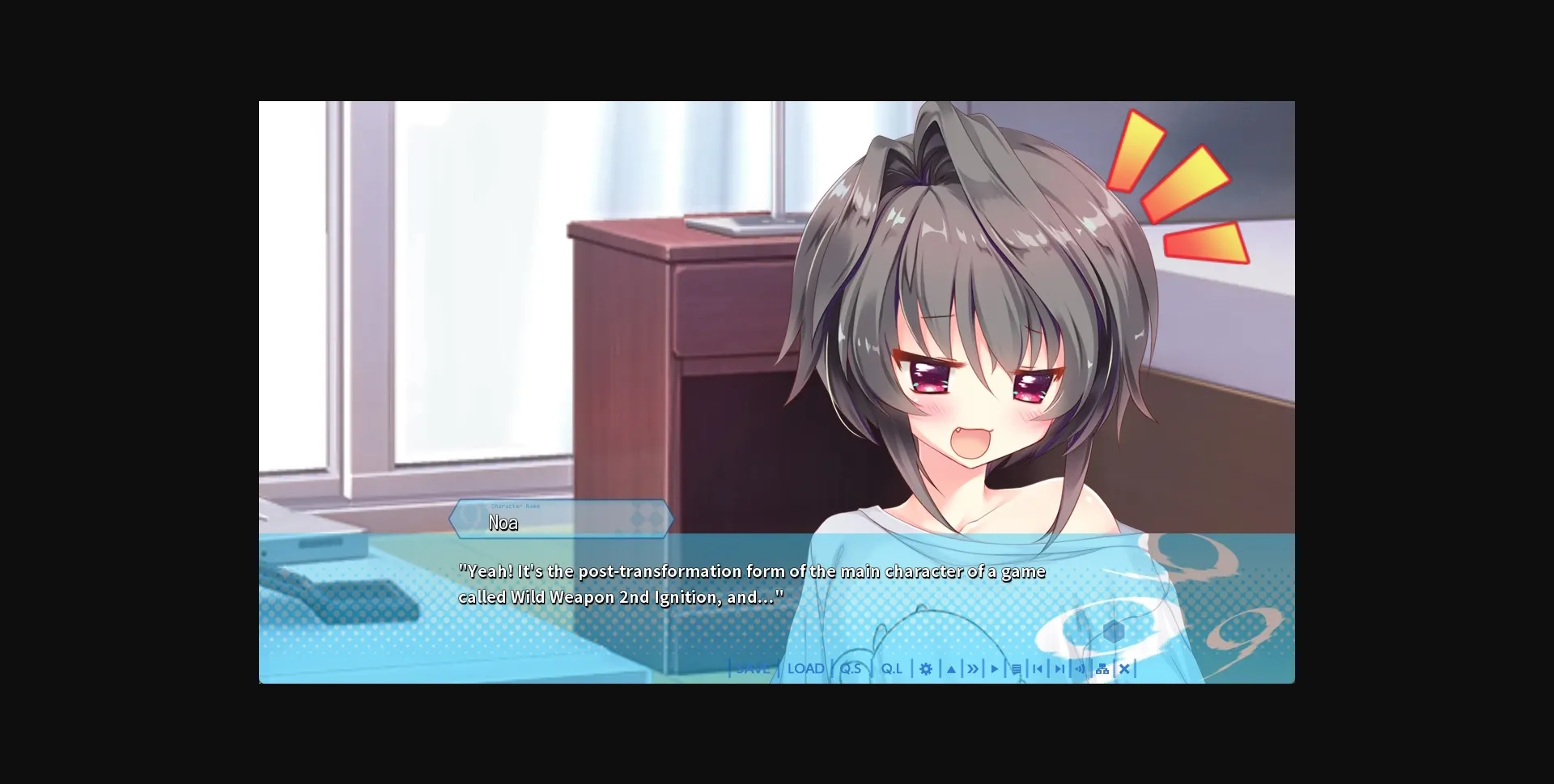The height and width of the screenshot is (784, 1554).
Task: Click the Character Name label above Noa
Action: [x=516, y=506]
